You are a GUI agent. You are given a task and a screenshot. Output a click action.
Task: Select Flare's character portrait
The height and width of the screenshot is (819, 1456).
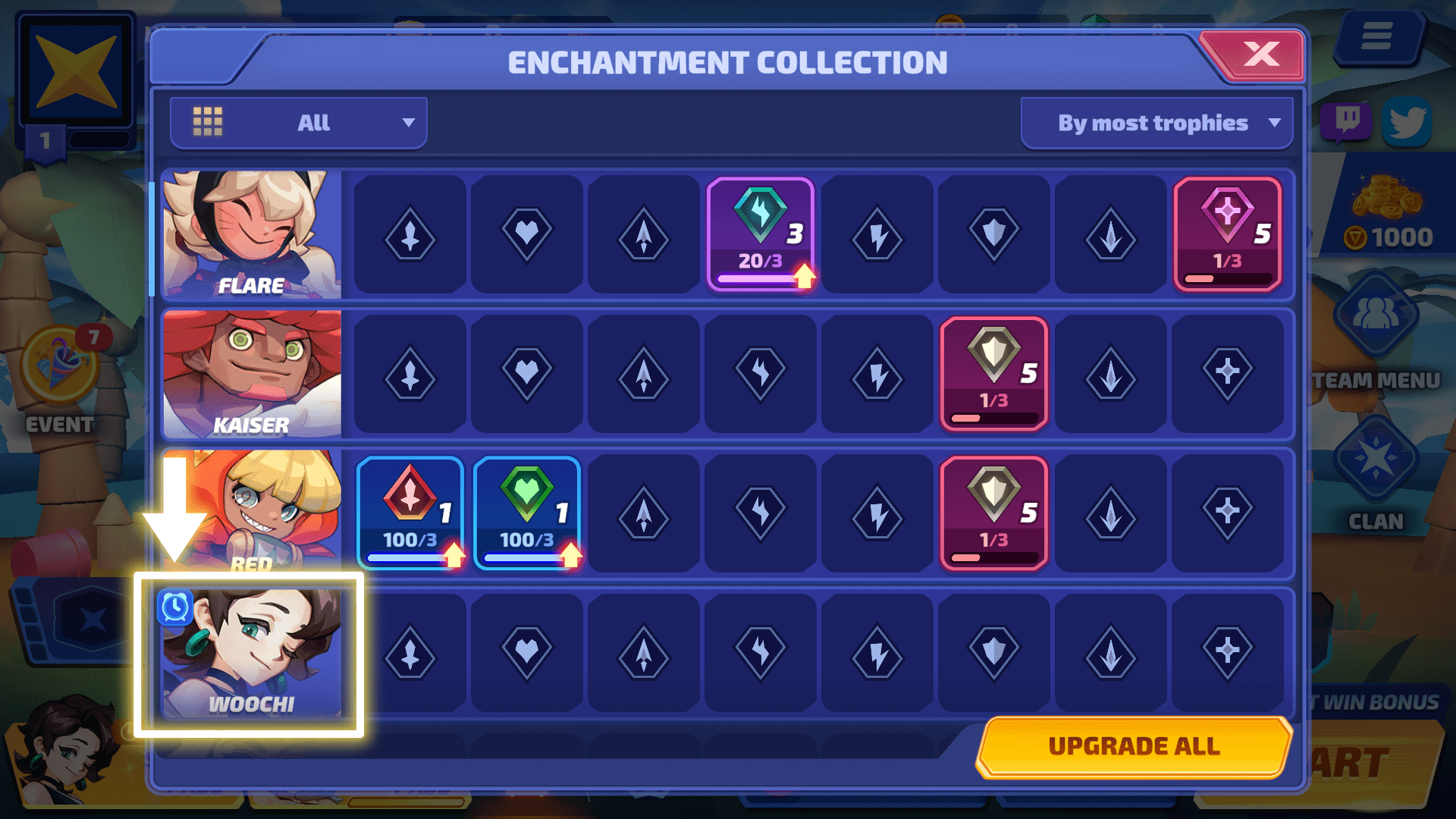click(252, 234)
